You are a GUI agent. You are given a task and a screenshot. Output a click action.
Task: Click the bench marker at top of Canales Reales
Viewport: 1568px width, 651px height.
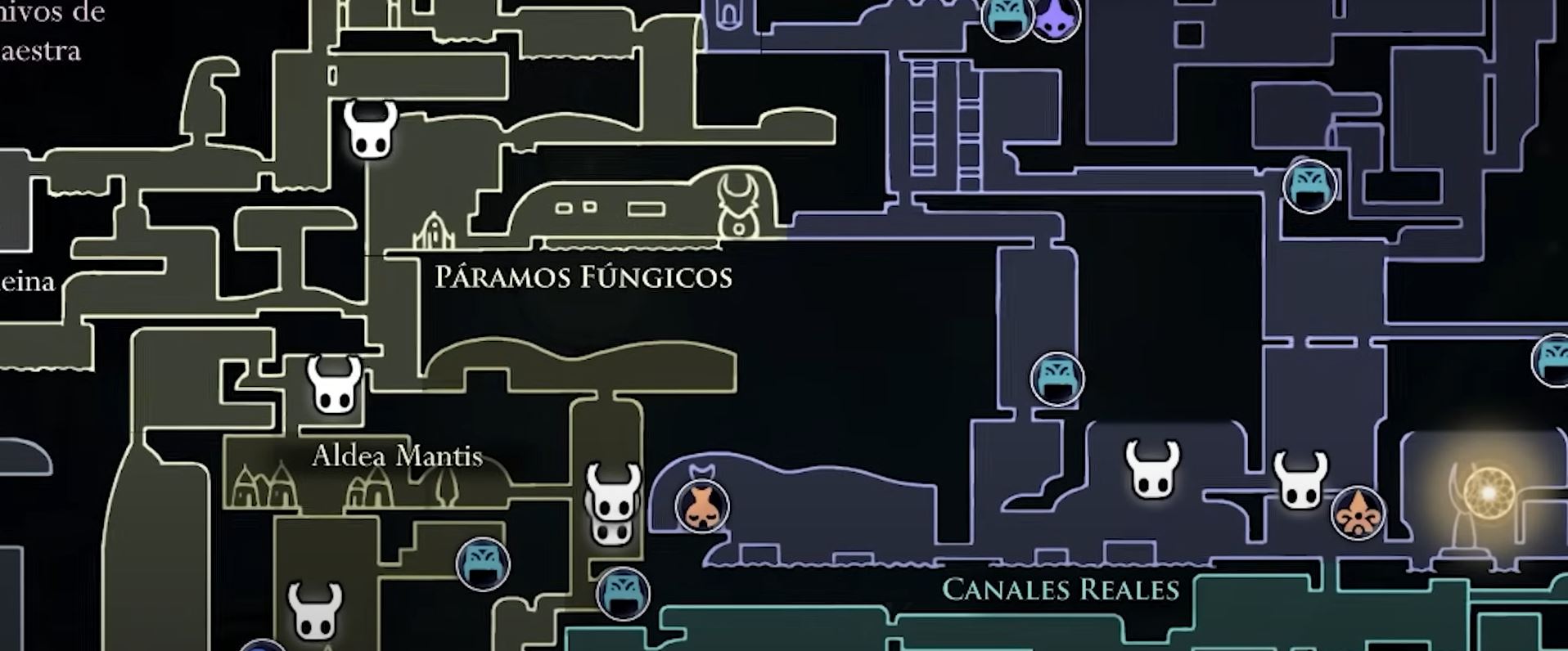1007,20
